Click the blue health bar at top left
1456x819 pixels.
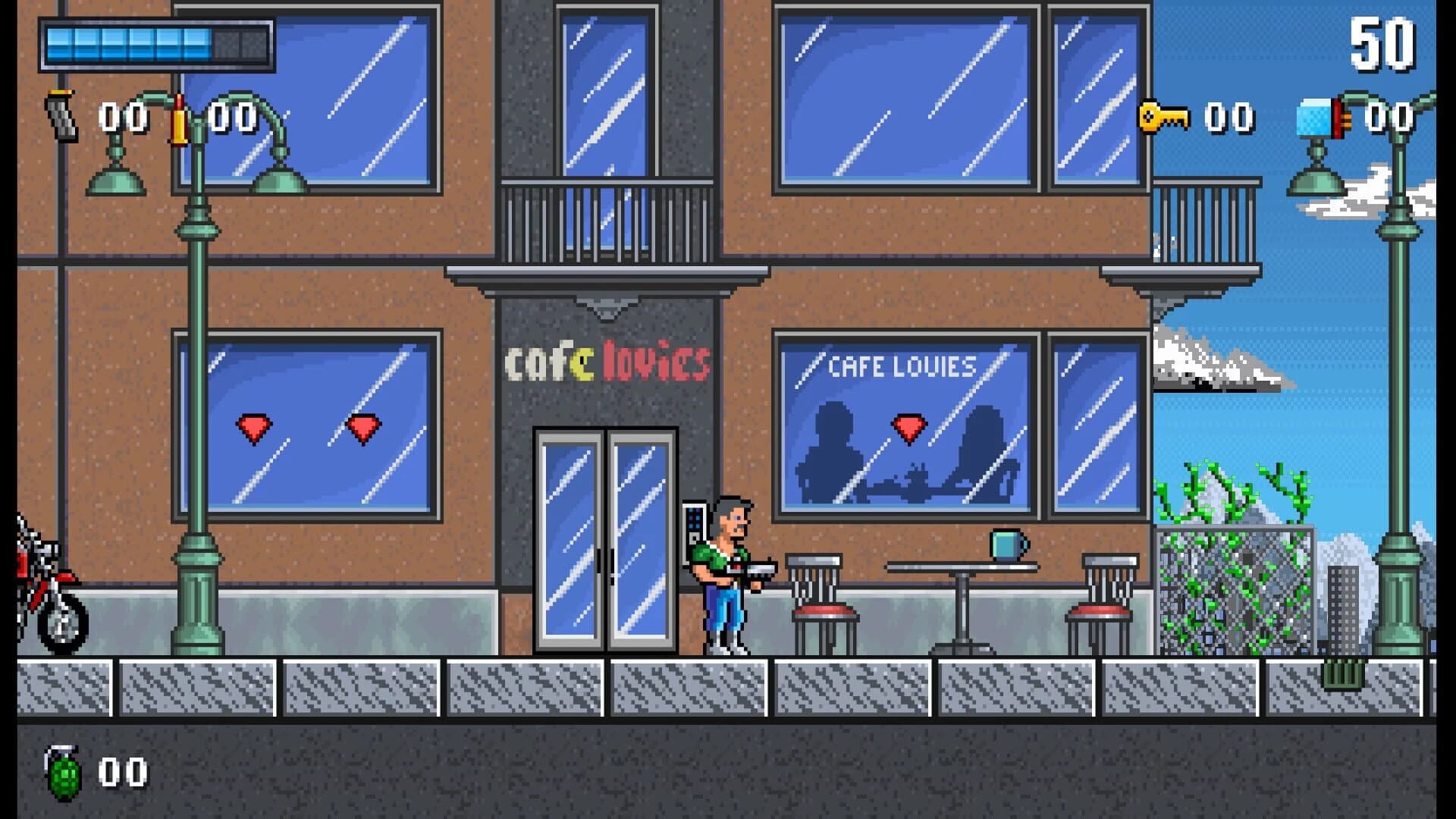129,42
